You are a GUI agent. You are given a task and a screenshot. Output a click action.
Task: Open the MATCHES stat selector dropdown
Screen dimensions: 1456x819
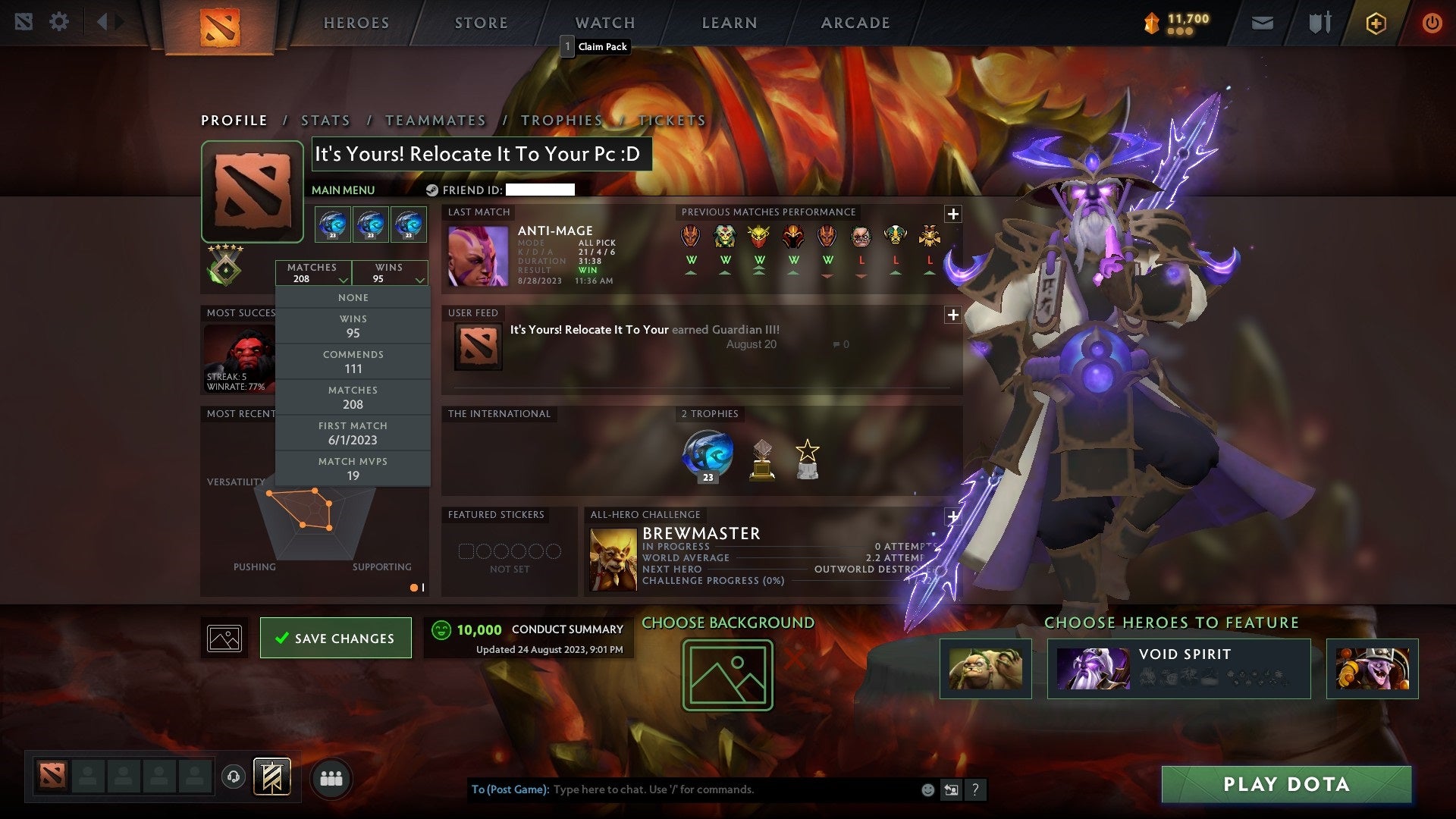[x=313, y=273]
